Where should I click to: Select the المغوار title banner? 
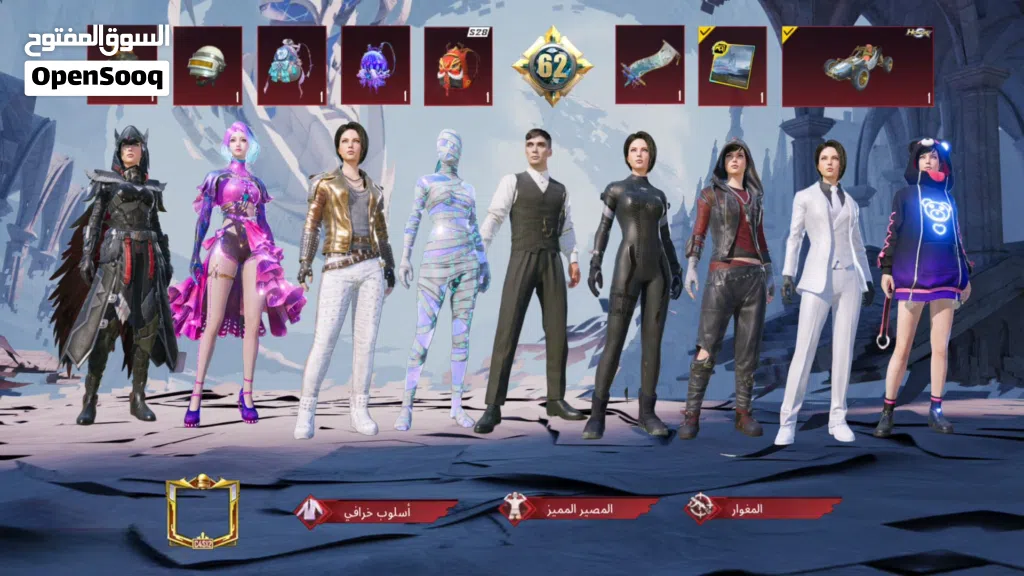coord(762,509)
